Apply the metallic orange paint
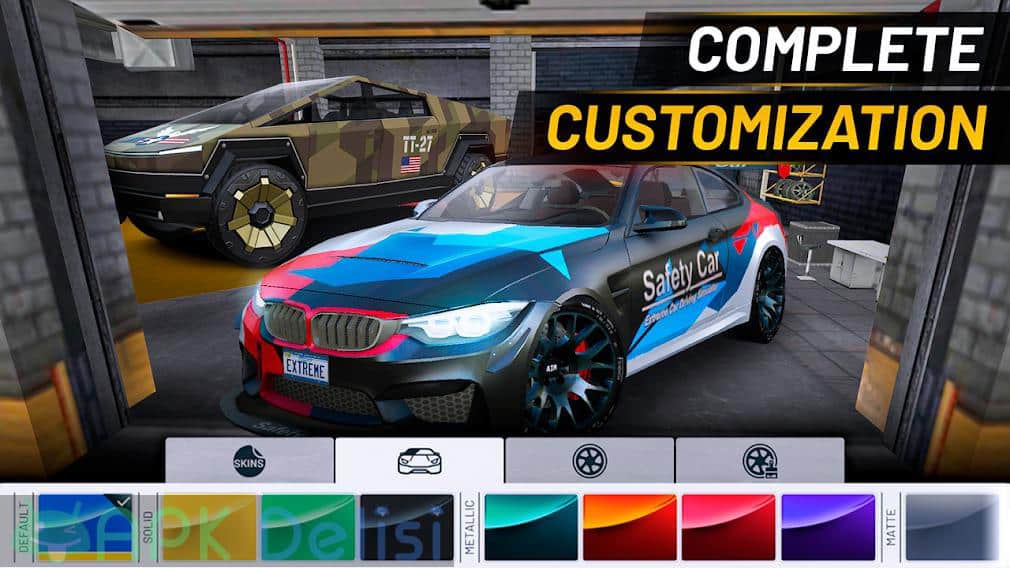1010x568 pixels. tap(630, 526)
